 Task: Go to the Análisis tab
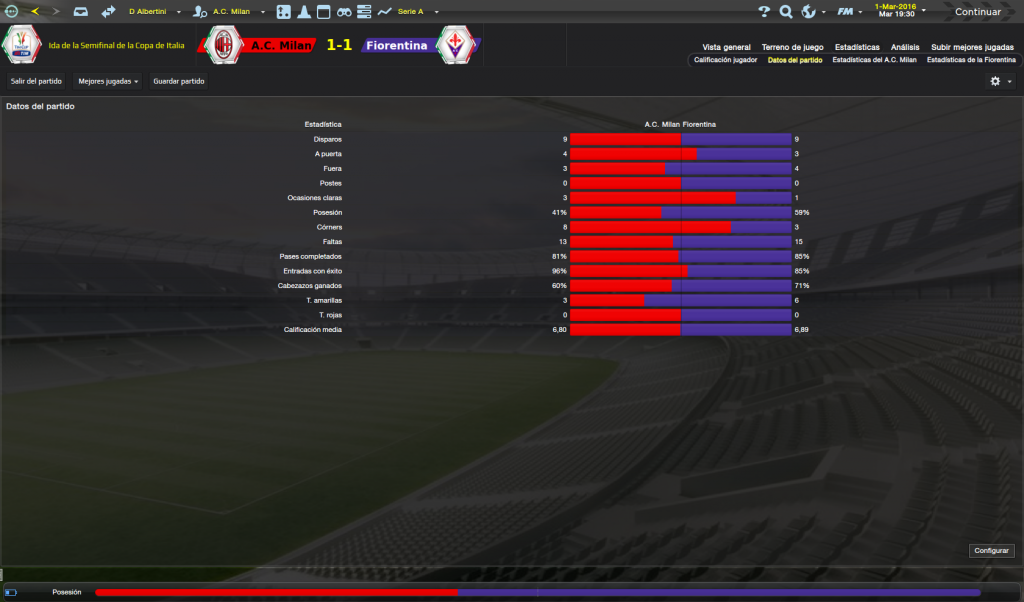click(x=905, y=47)
